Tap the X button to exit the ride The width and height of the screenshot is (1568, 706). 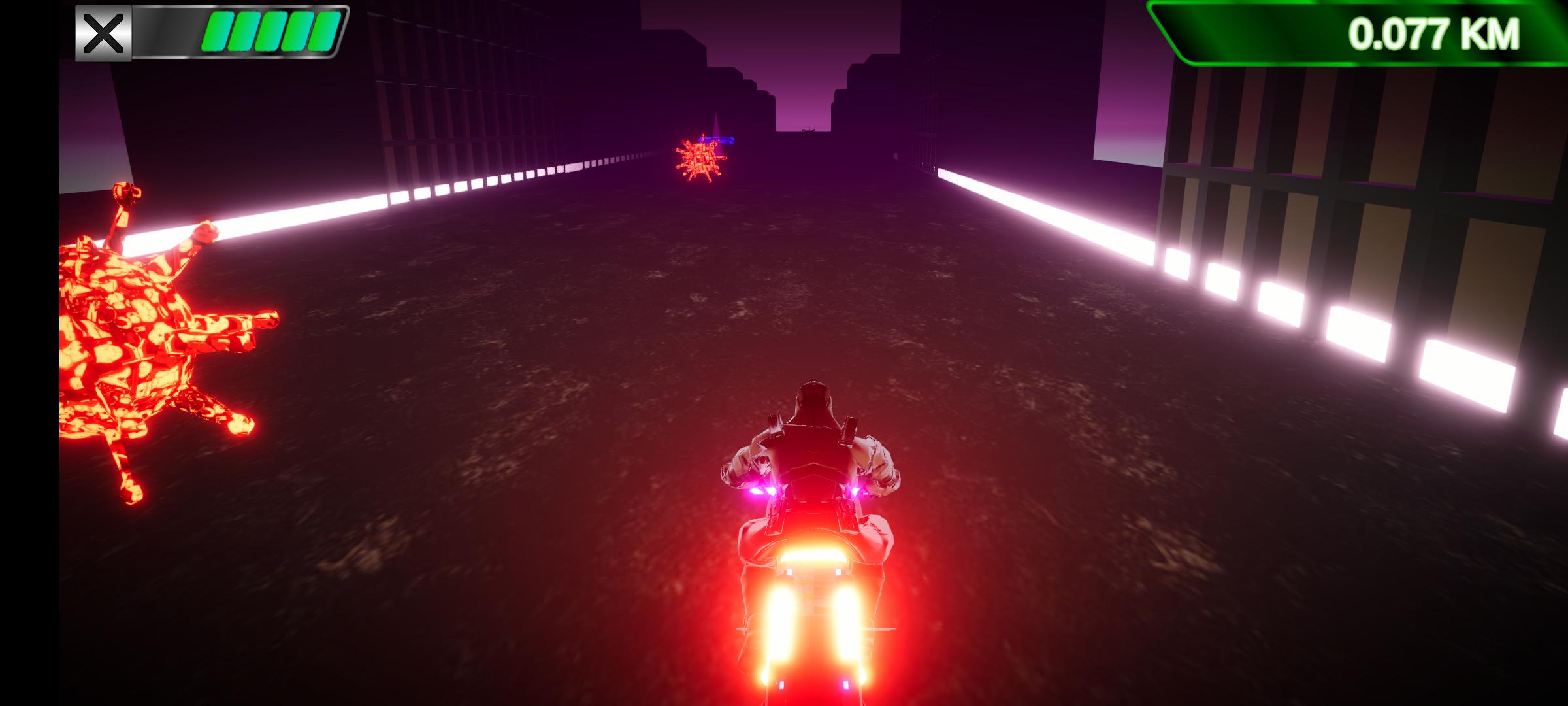coord(103,31)
